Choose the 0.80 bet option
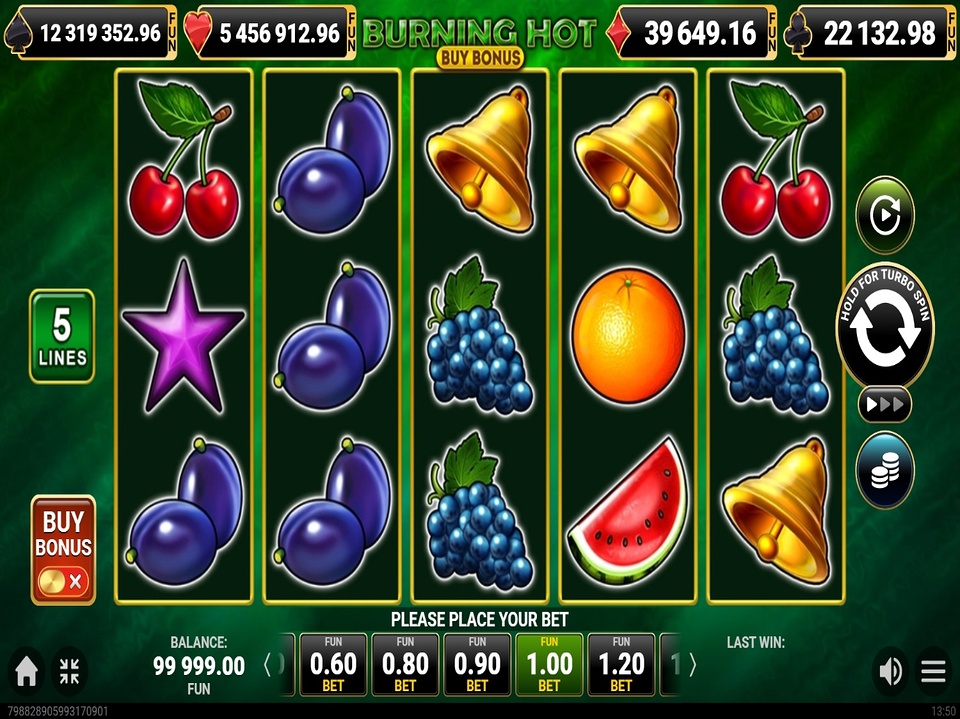Screen dimensions: 960x719 tap(405, 664)
